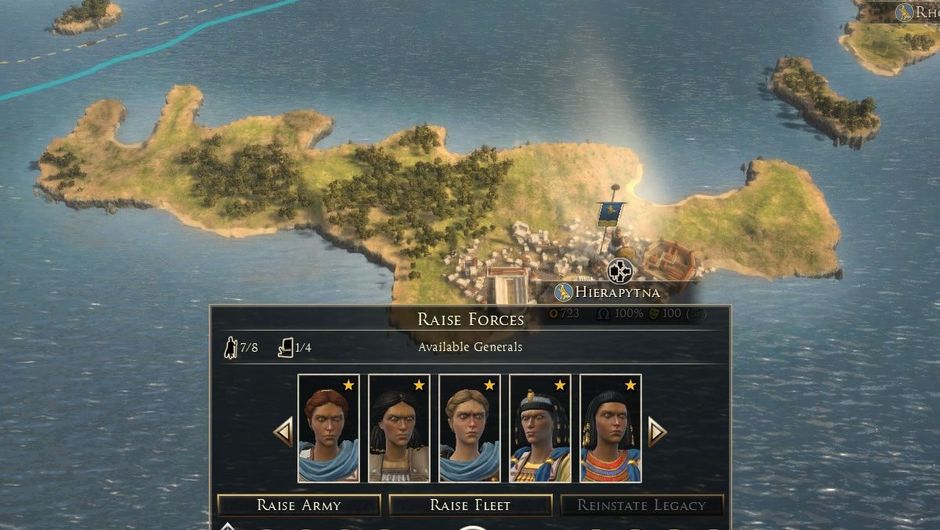Open the Hierapytna settlement label
This screenshot has width=940, height=530.
pyautogui.click(x=608, y=292)
